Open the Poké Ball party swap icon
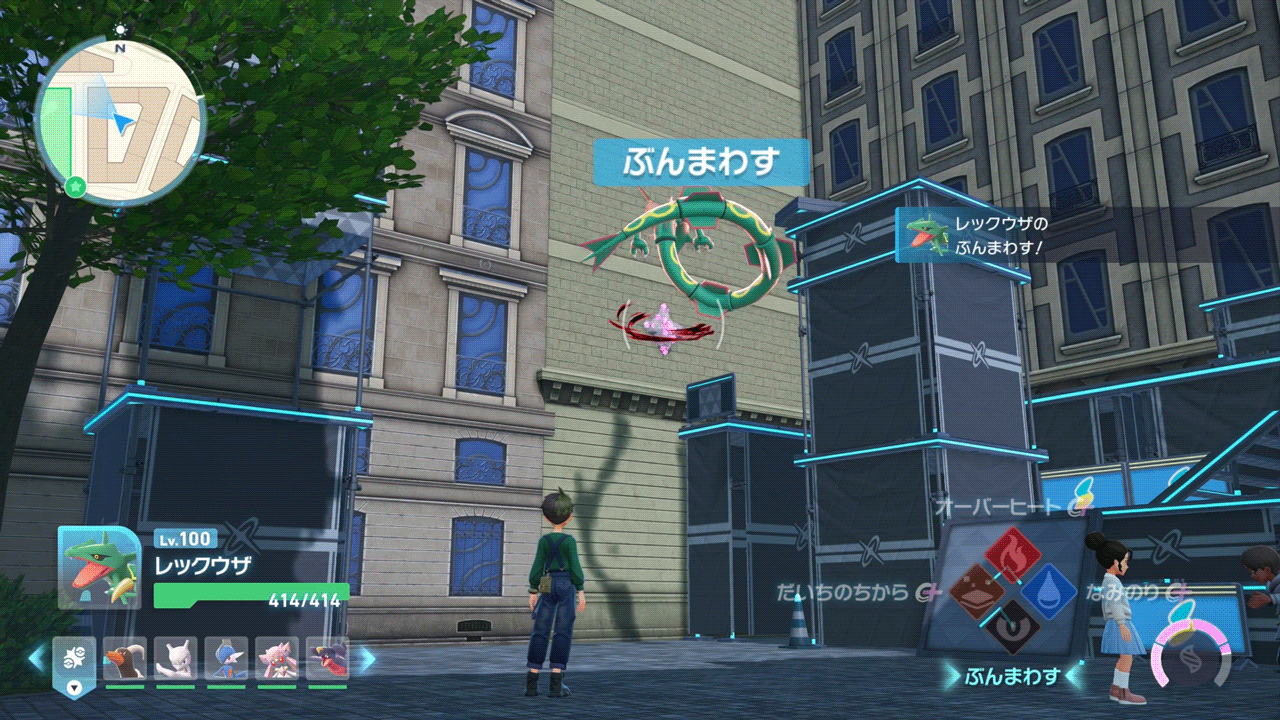This screenshot has width=1280, height=720. pos(74,660)
